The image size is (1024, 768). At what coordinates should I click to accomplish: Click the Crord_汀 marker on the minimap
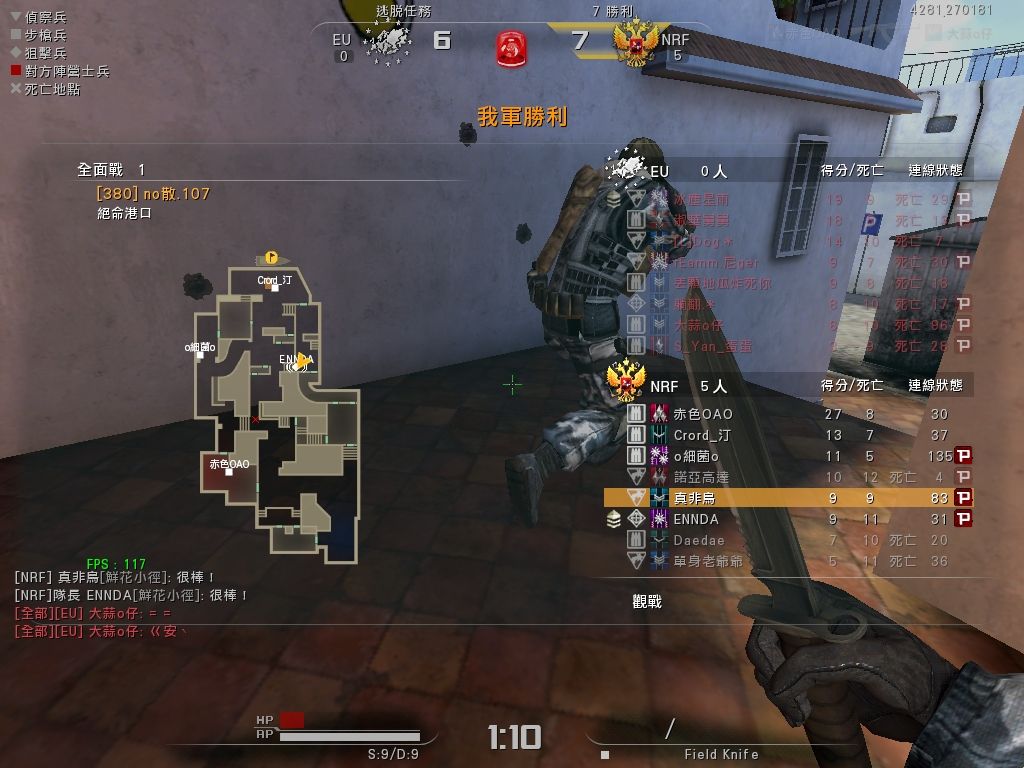[x=274, y=287]
